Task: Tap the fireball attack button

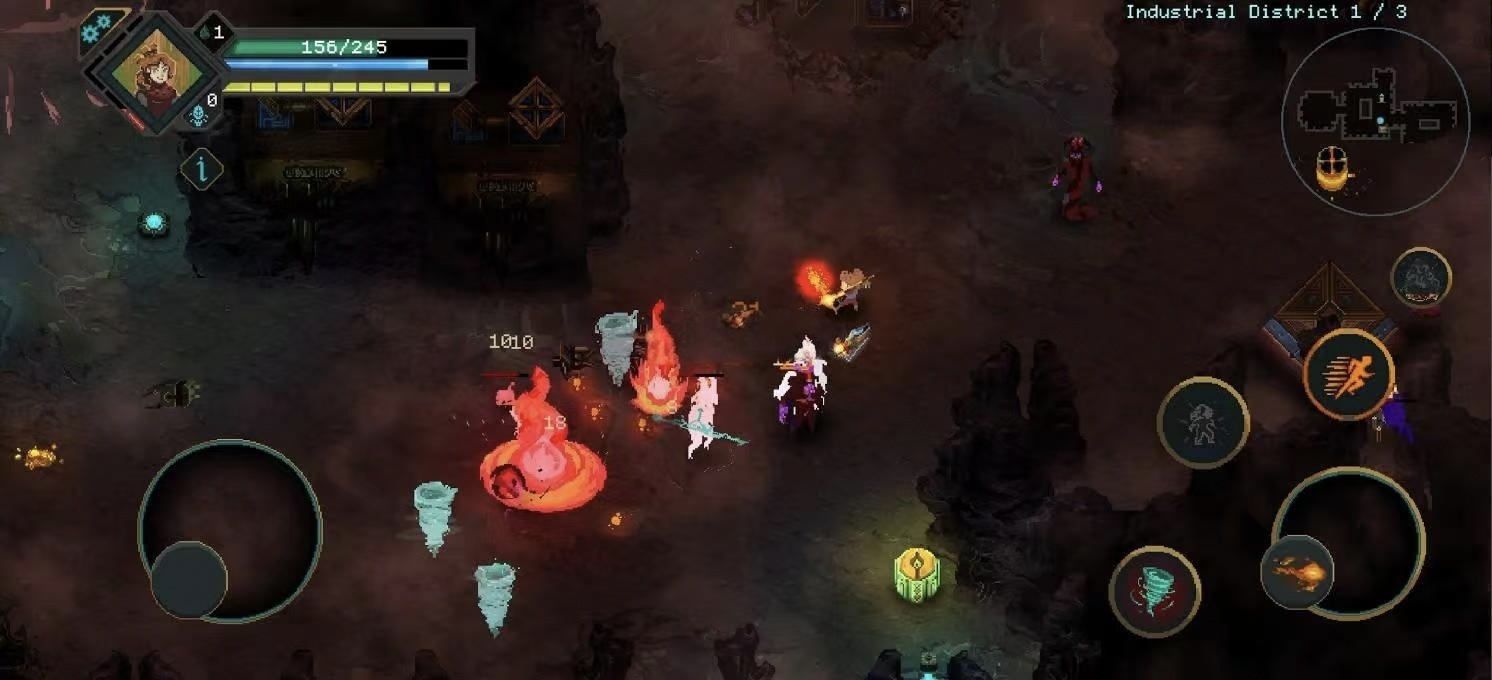Action: click(1297, 573)
